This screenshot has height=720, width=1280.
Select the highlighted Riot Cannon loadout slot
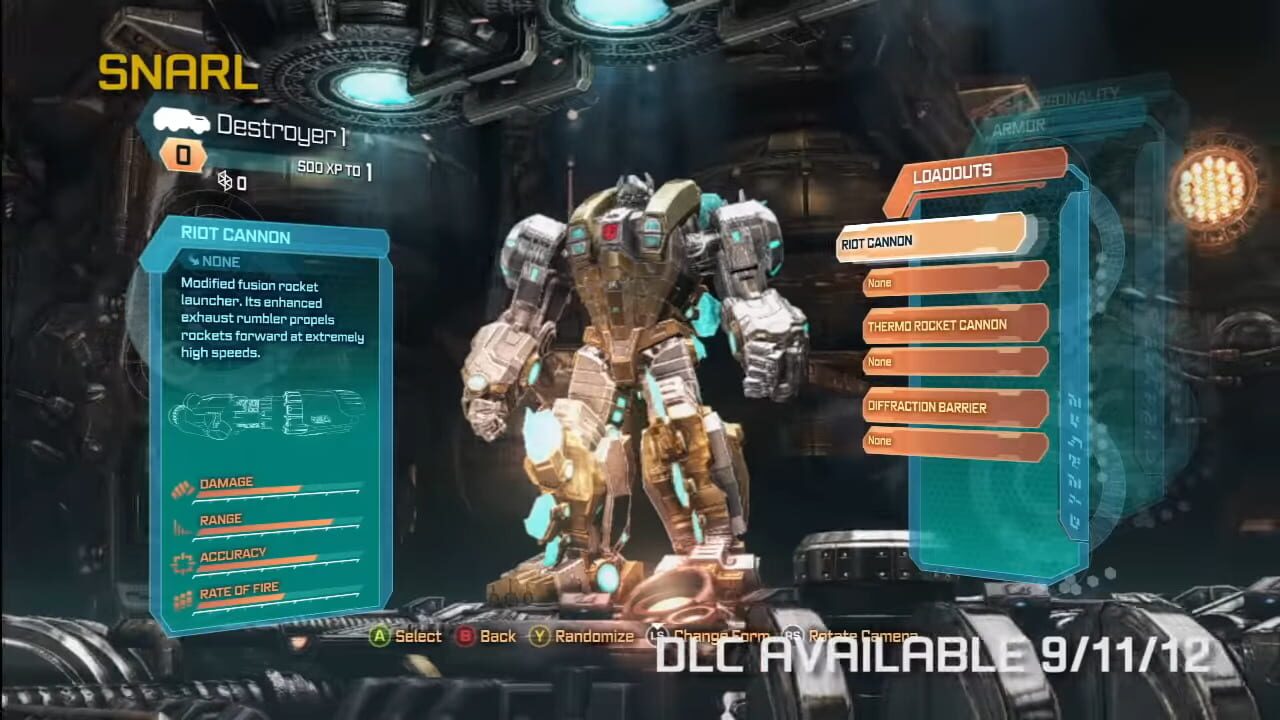[930, 240]
